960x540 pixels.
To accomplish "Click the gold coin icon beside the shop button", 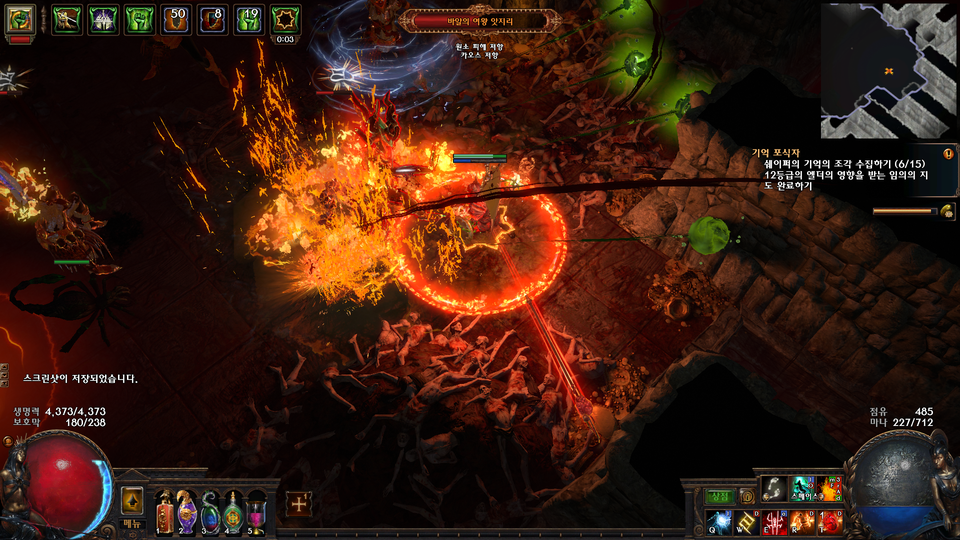I will coord(746,496).
